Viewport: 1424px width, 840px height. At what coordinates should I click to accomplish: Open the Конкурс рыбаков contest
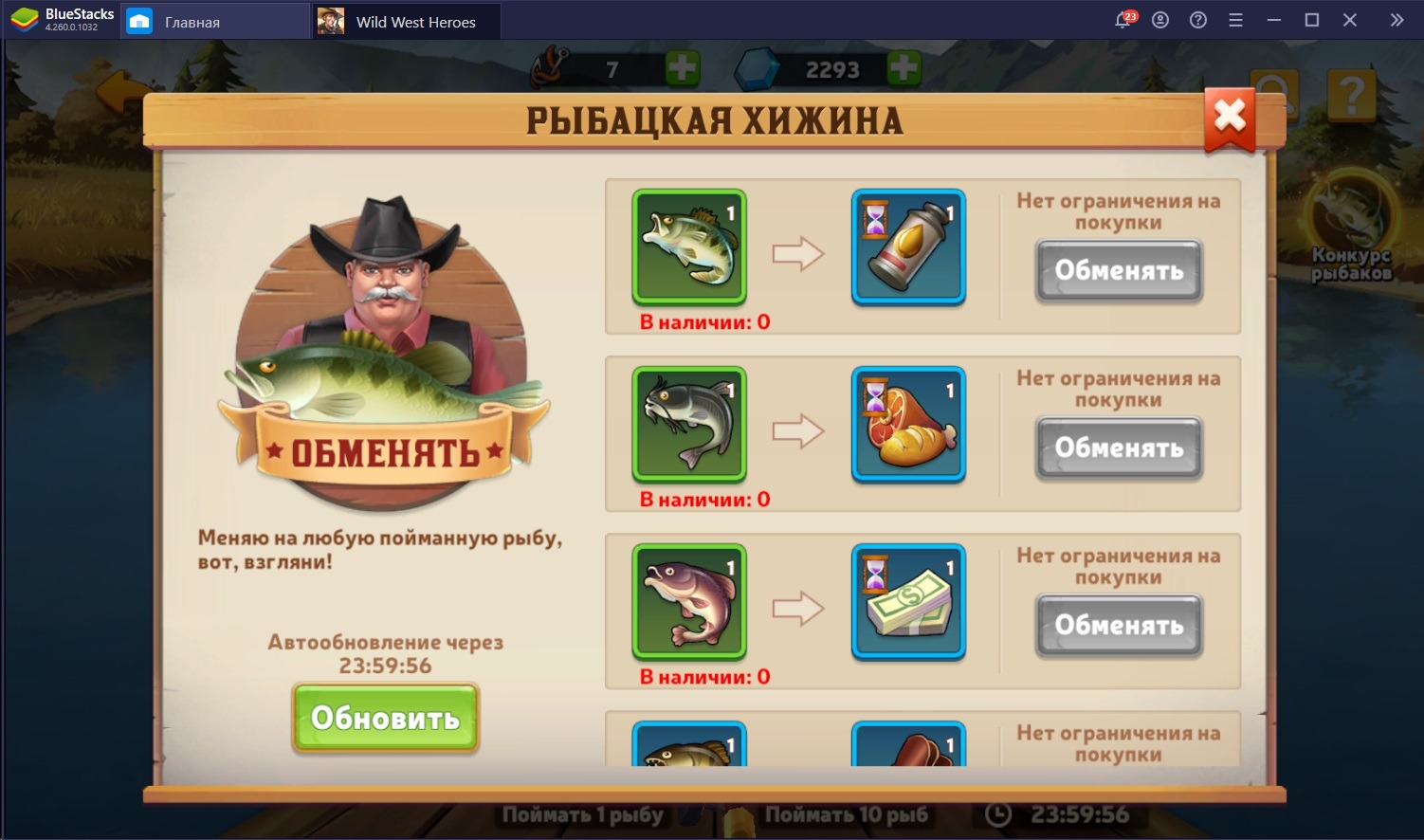pos(1350,228)
